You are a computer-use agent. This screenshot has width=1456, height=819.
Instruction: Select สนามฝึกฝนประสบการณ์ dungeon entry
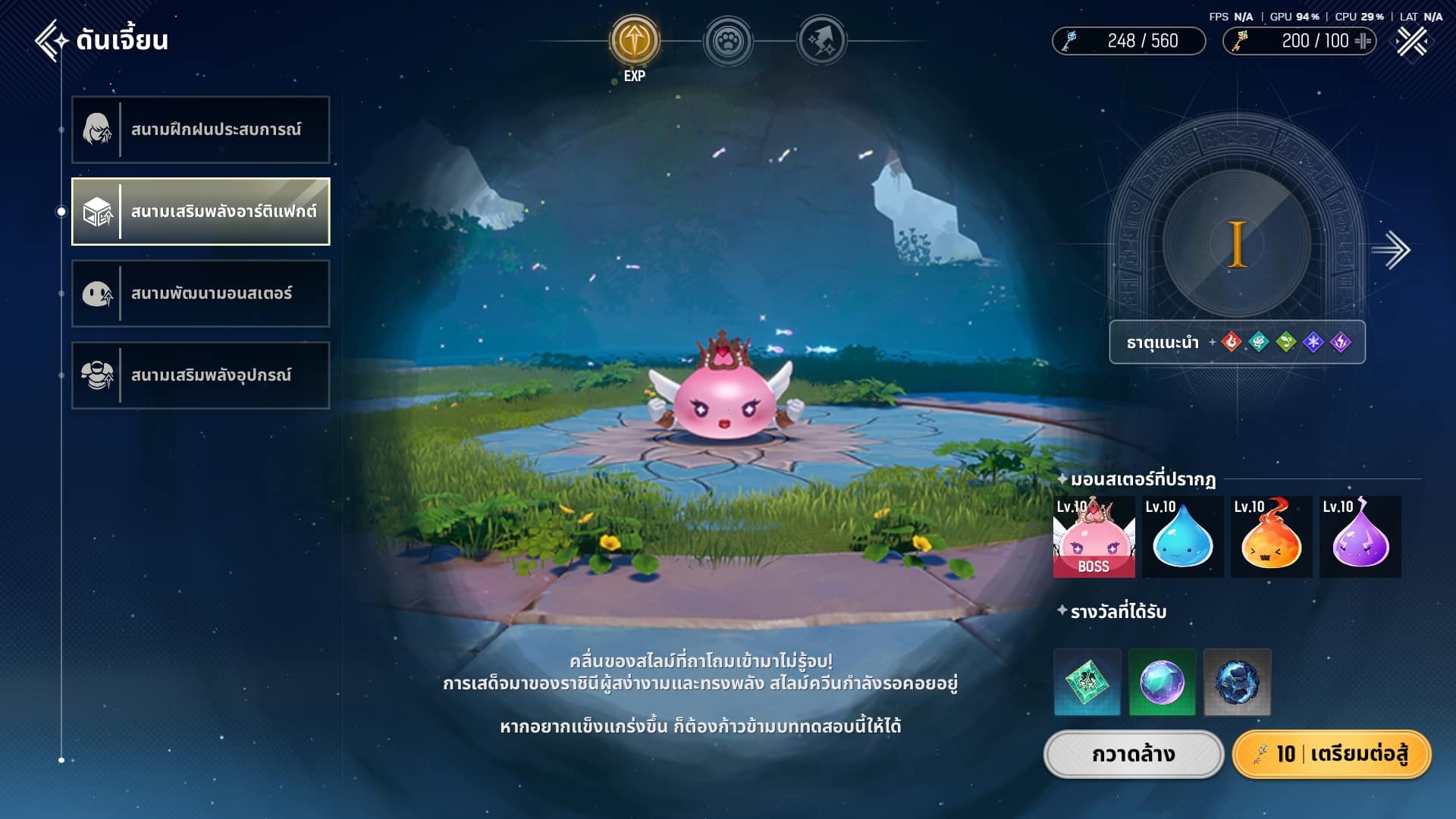[x=201, y=130]
